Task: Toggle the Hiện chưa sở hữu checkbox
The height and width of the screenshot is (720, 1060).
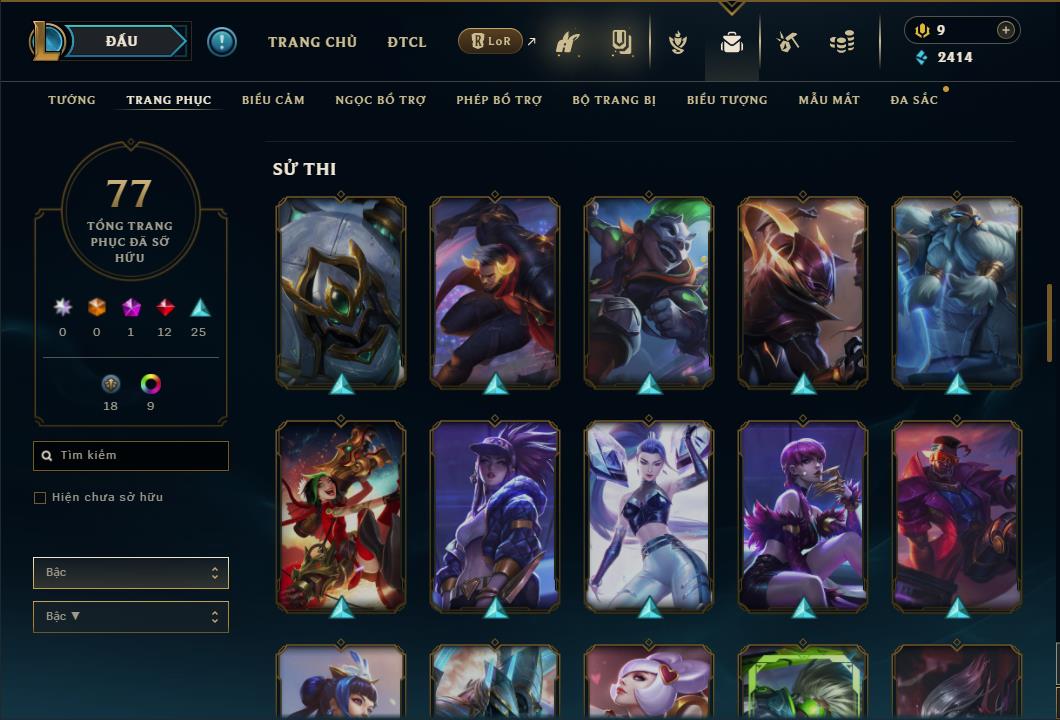Action: point(40,498)
